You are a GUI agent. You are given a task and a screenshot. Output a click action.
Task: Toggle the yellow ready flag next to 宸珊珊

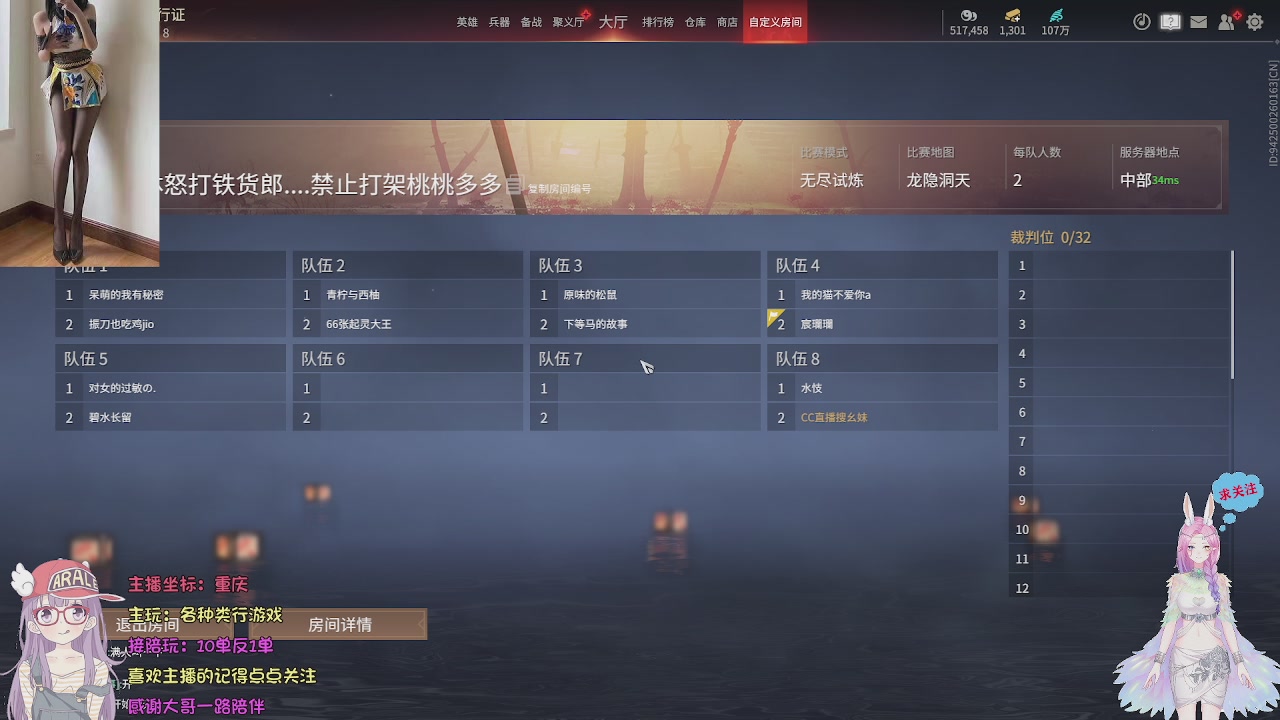click(x=774, y=318)
